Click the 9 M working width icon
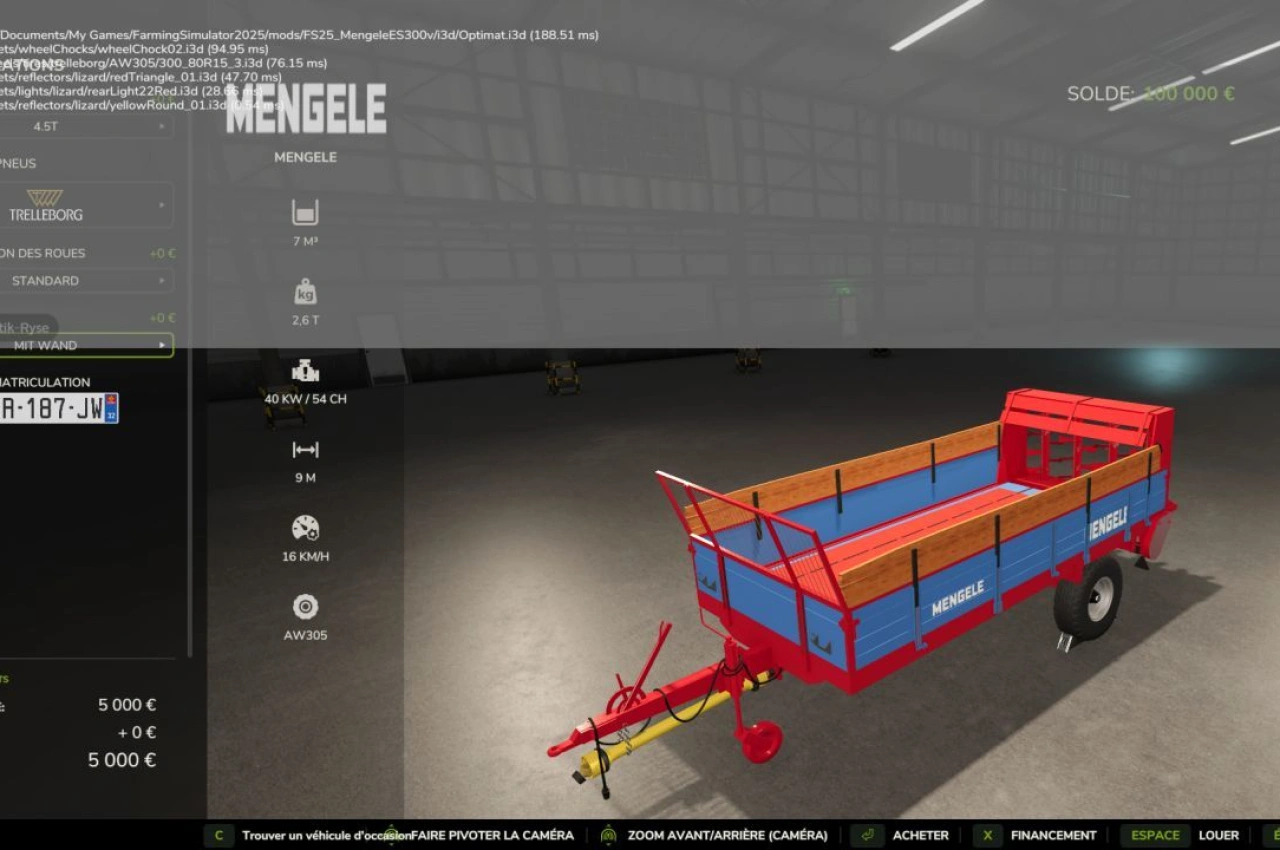The image size is (1280, 850). coord(305,451)
